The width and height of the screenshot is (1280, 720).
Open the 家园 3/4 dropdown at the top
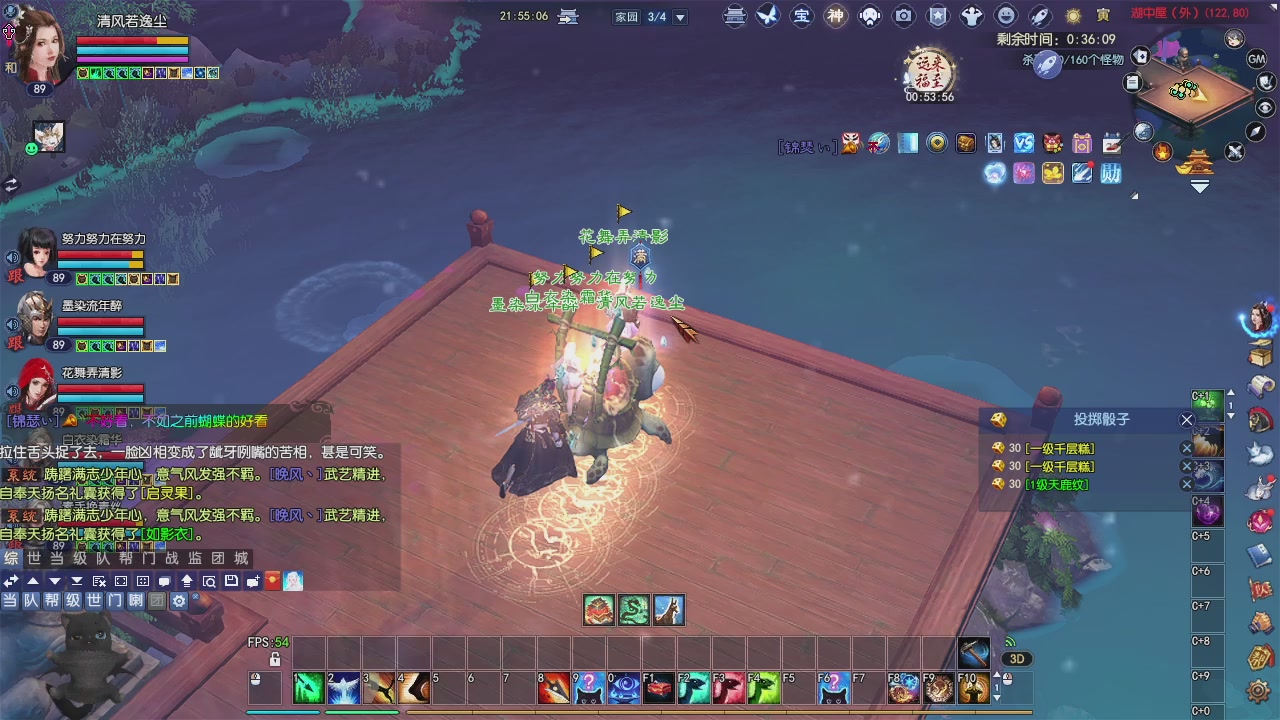tap(681, 17)
